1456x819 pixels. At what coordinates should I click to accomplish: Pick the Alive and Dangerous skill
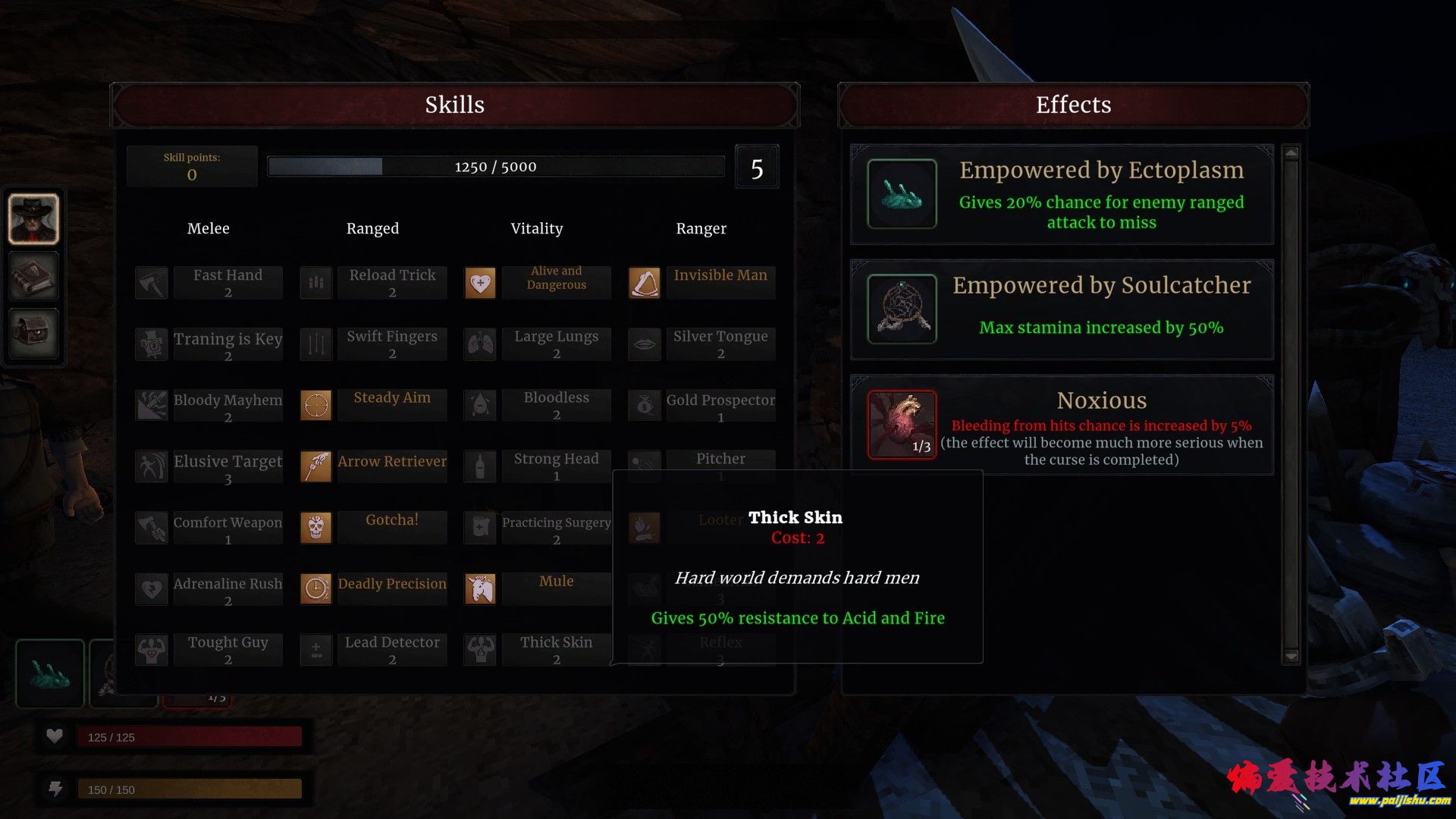tap(556, 282)
